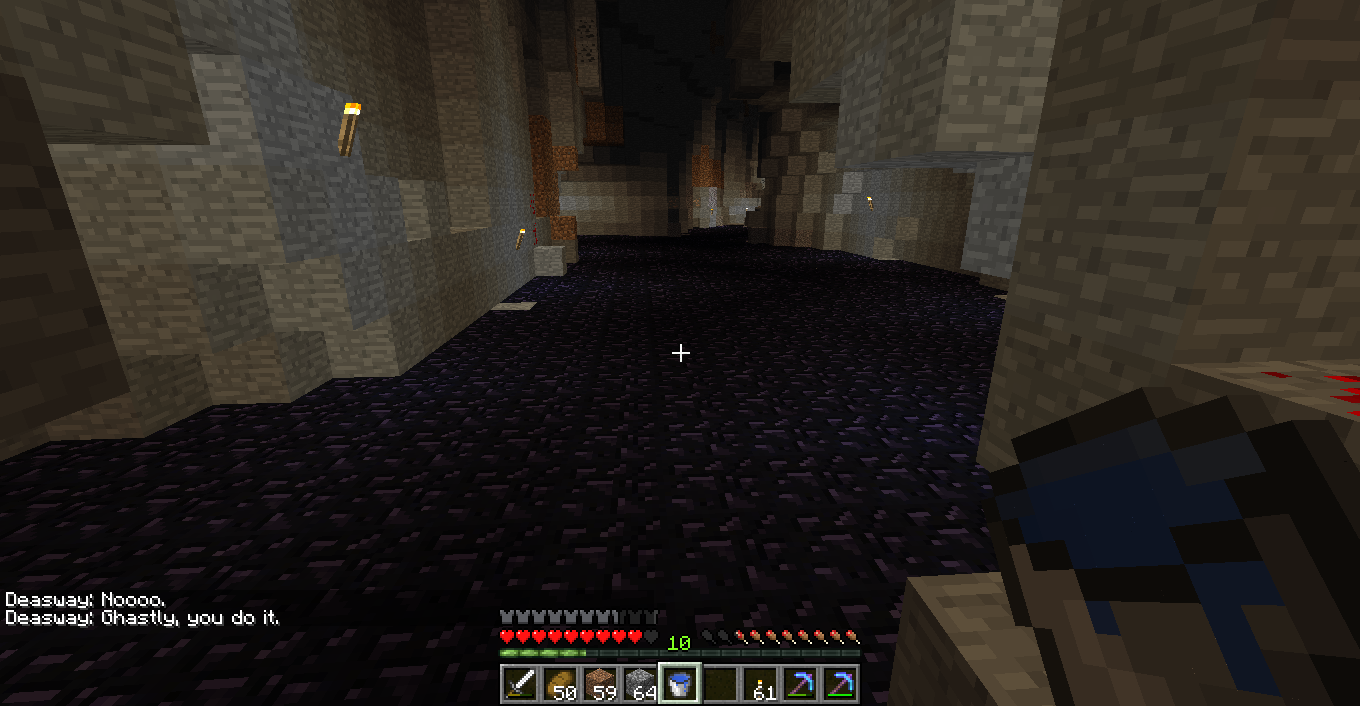1360x706 pixels.
Task: Select the bread stack of 50
Action: click(559, 684)
